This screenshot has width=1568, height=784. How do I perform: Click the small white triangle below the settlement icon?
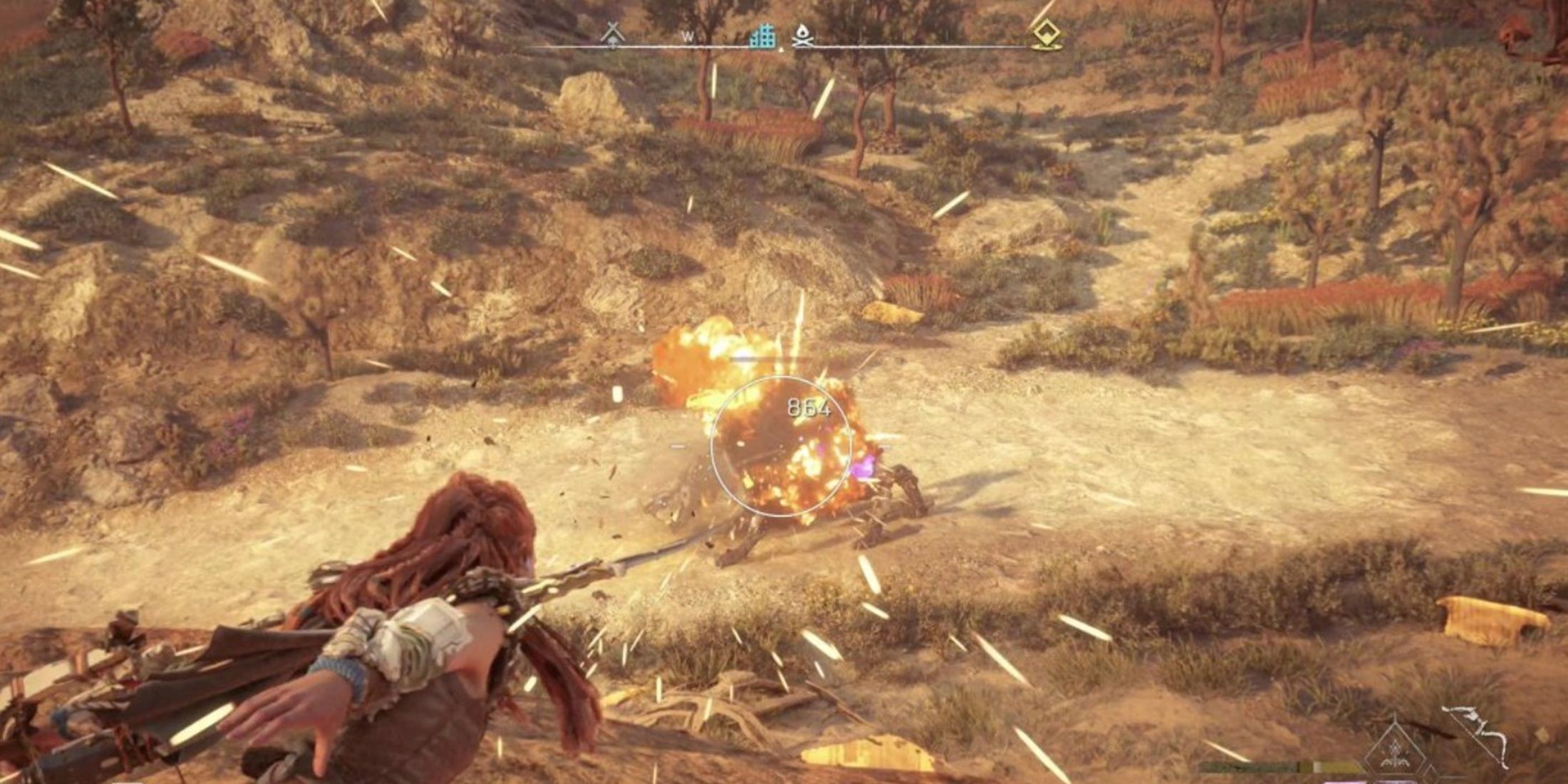pos(782,48)
